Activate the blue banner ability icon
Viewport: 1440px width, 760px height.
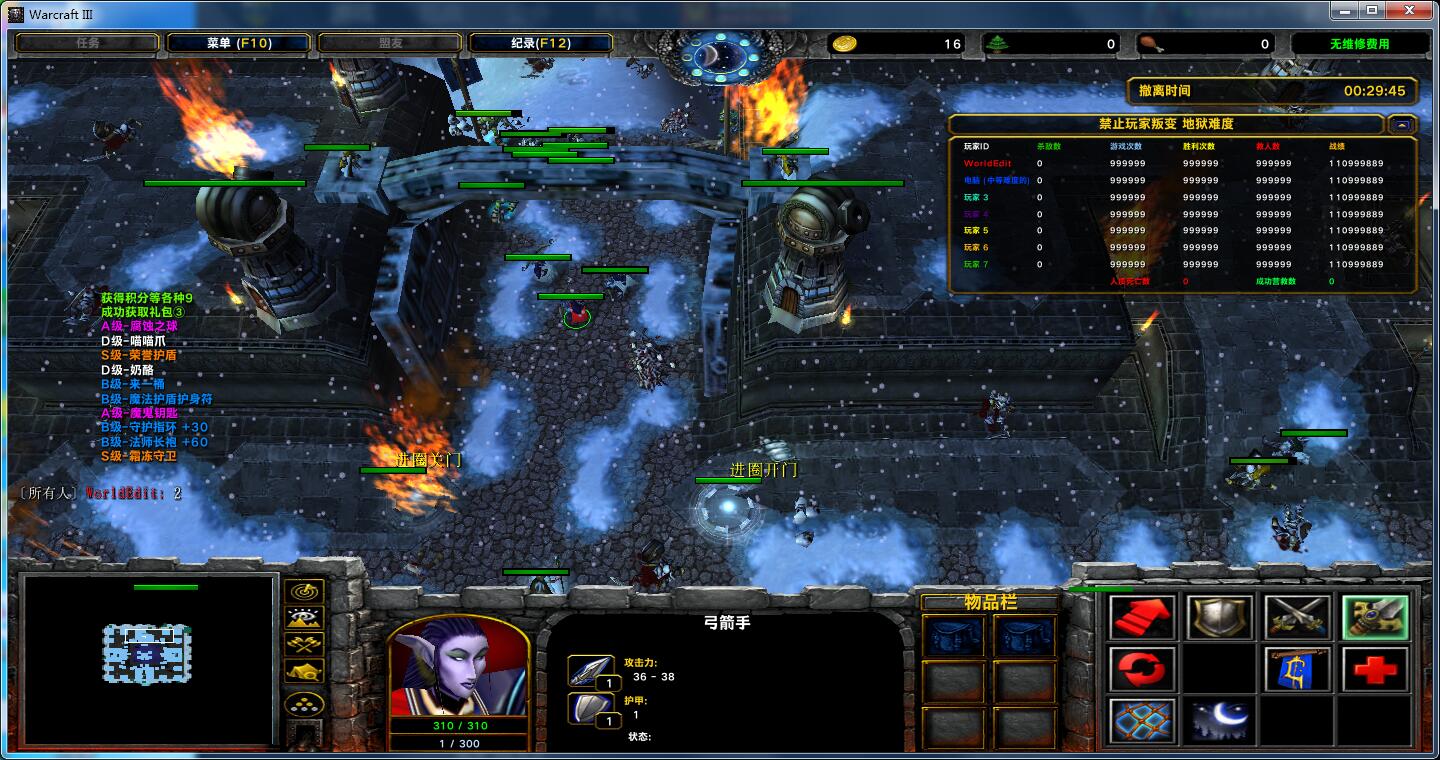tap(1297, 669)
